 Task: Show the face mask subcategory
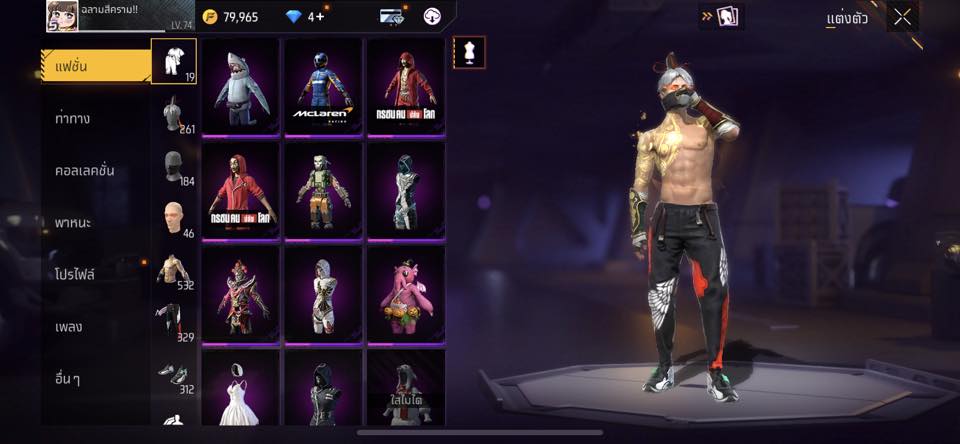tap(173, 167)
